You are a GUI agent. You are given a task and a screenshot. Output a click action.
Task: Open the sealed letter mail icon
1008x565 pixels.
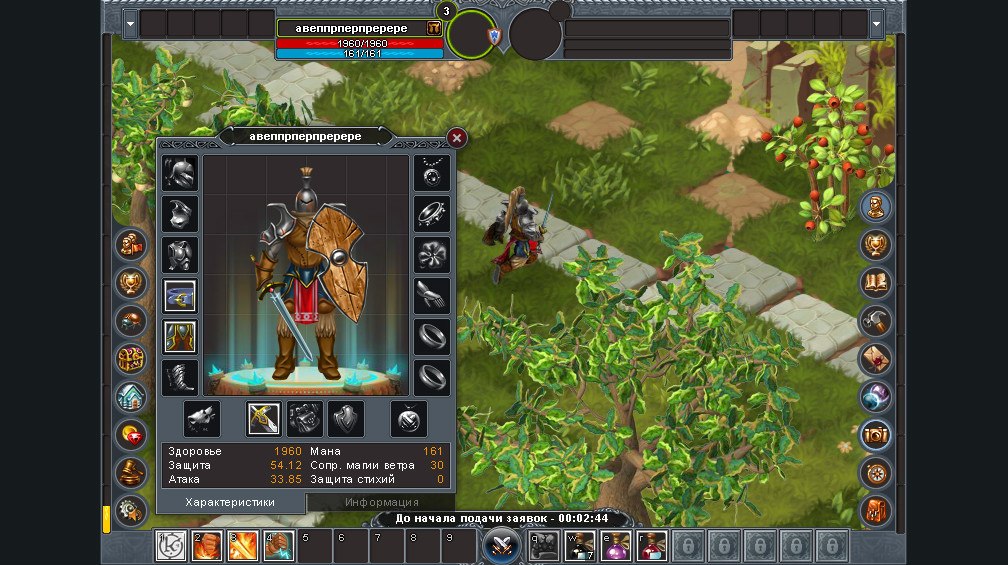[x=876, y=358]
